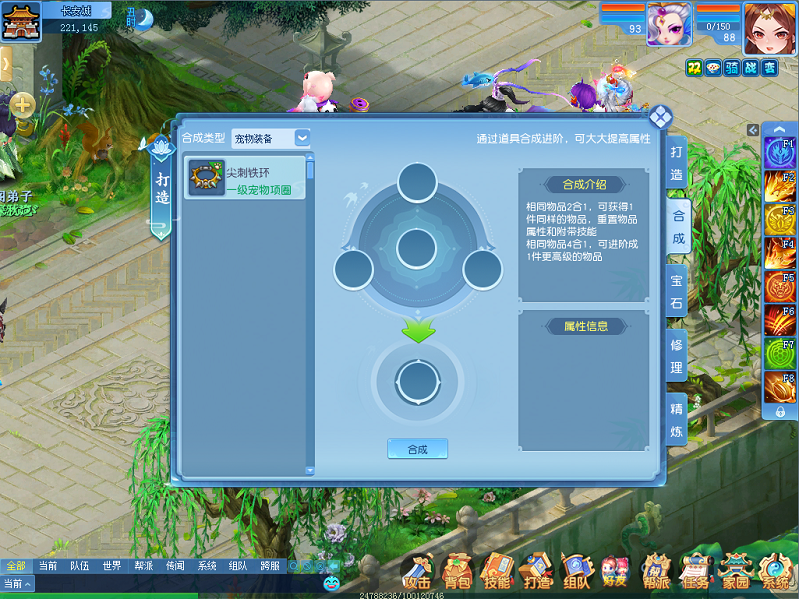Select the player character portrait
The image size is (799, 599).
pos(769,26)
